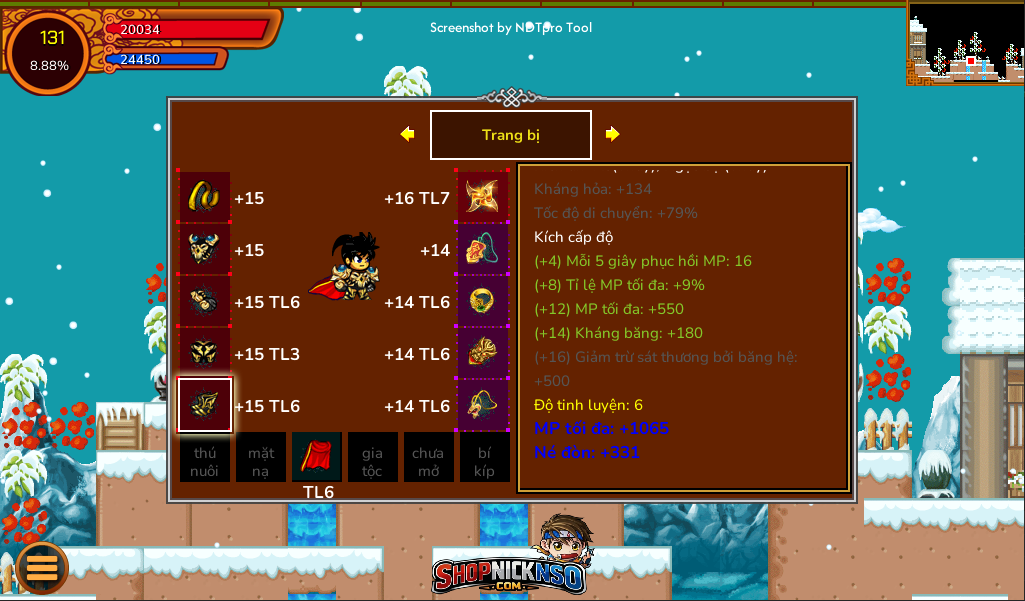Image resolution: width=1025 pixels, height=601 pixels.
Task: Select the golden chest armor slot
Action: pyautogui.click(x=205, y=249)
